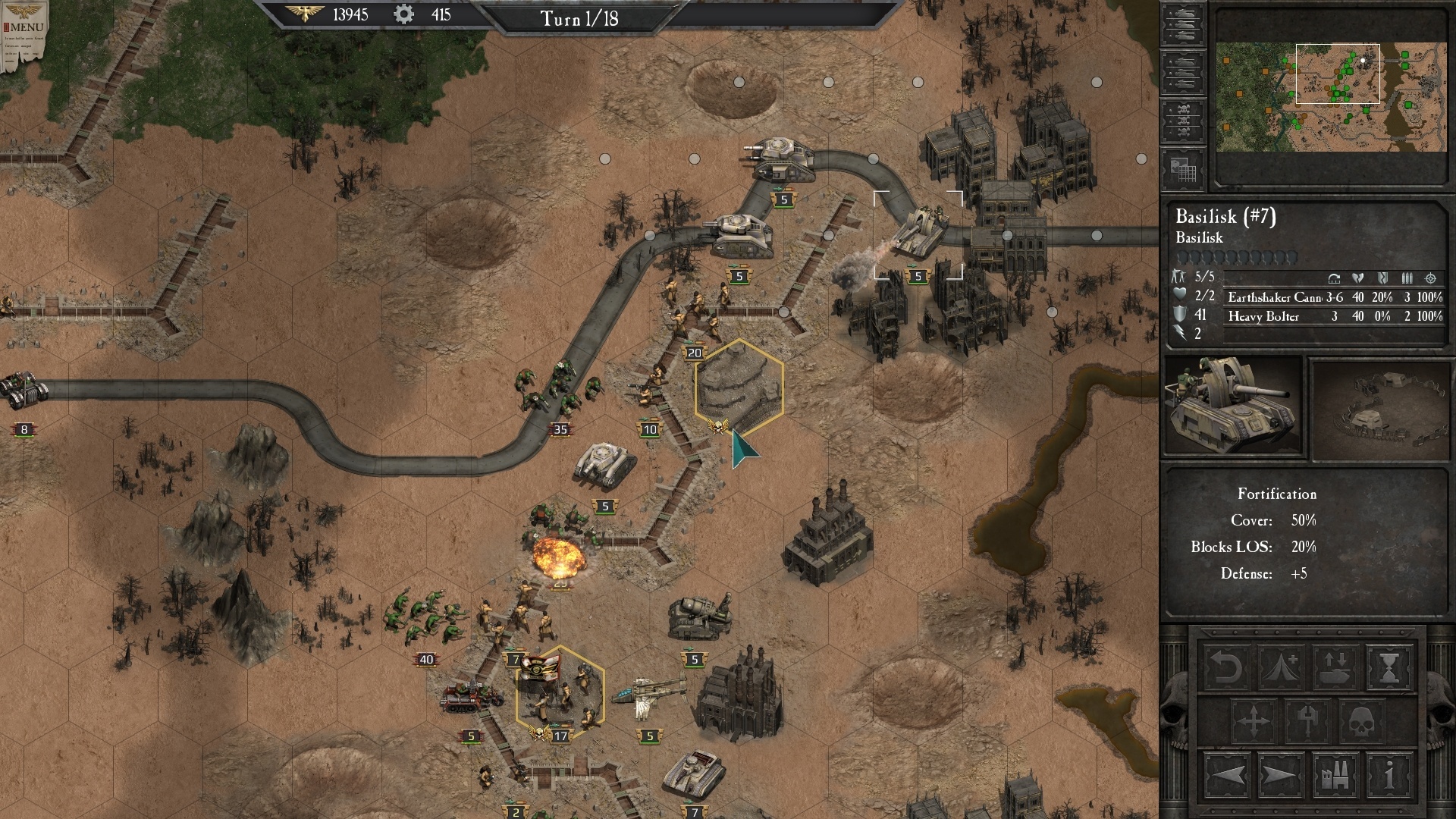Select the Basilisk unit portrait in the side panel

[x=1234, y=407]
